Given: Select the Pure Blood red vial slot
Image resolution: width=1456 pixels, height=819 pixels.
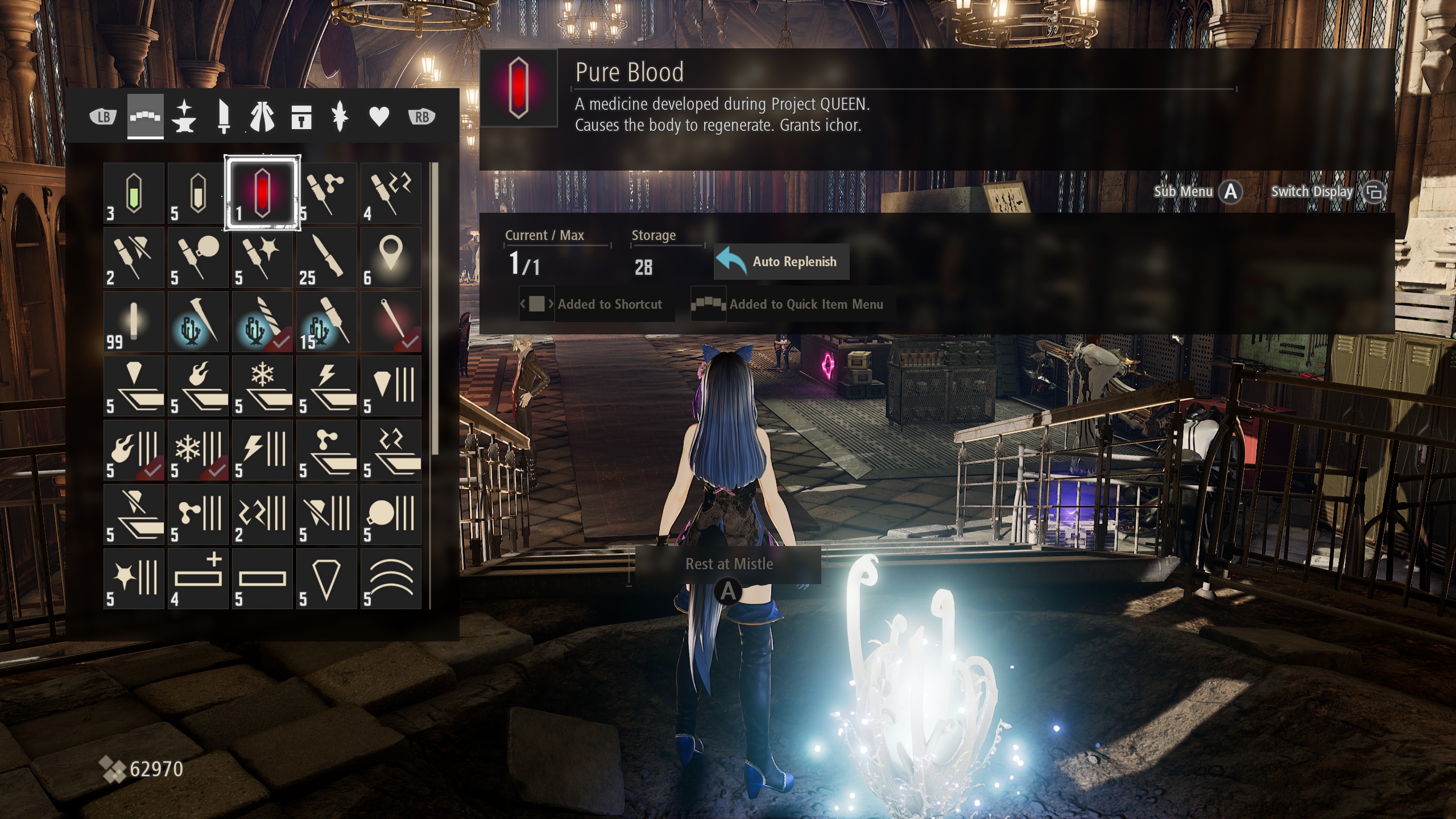Looking at the screenshot, I should click(x=262, y=193).
